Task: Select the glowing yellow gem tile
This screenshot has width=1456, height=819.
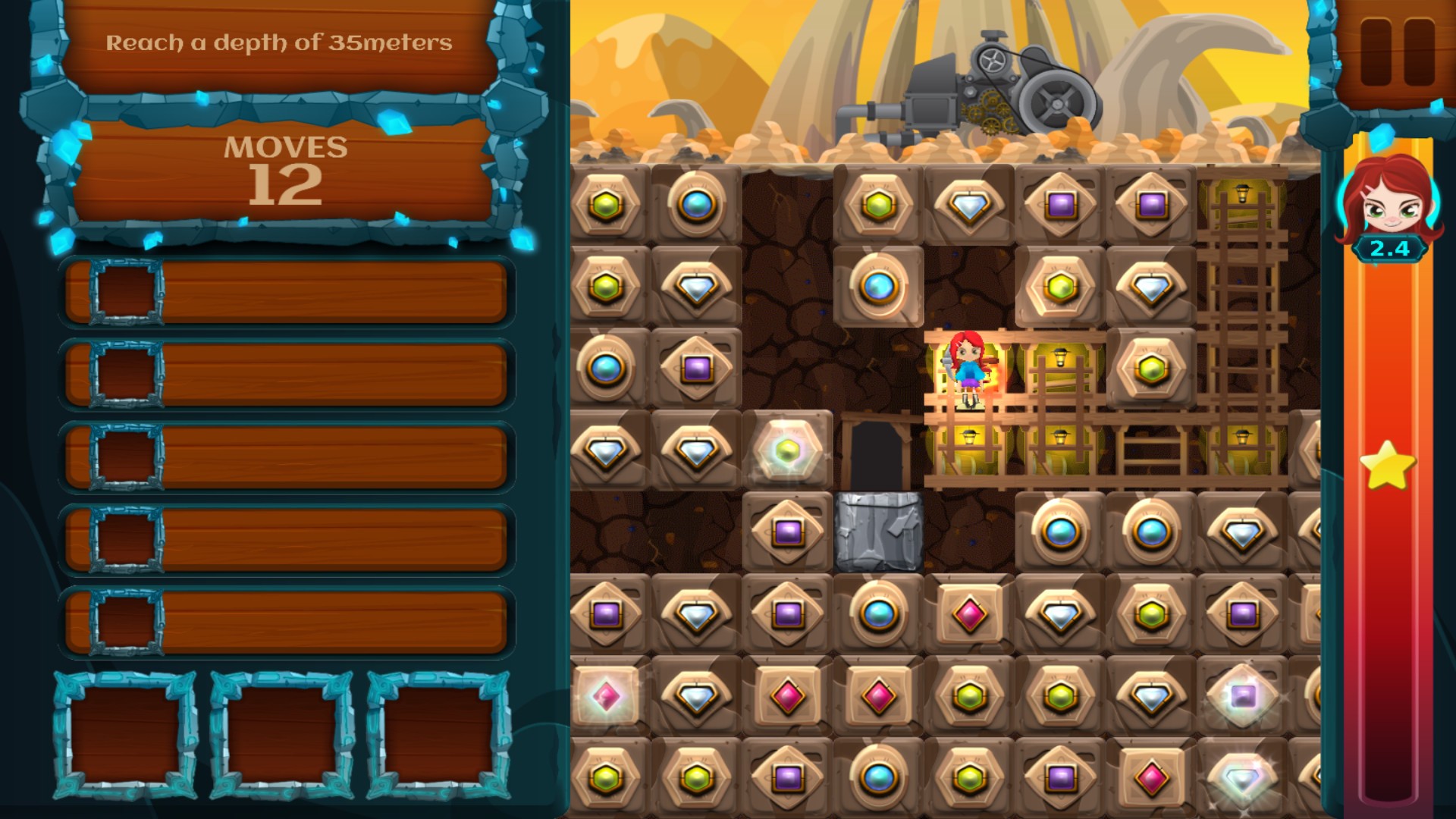Action: tap(788, 450)
